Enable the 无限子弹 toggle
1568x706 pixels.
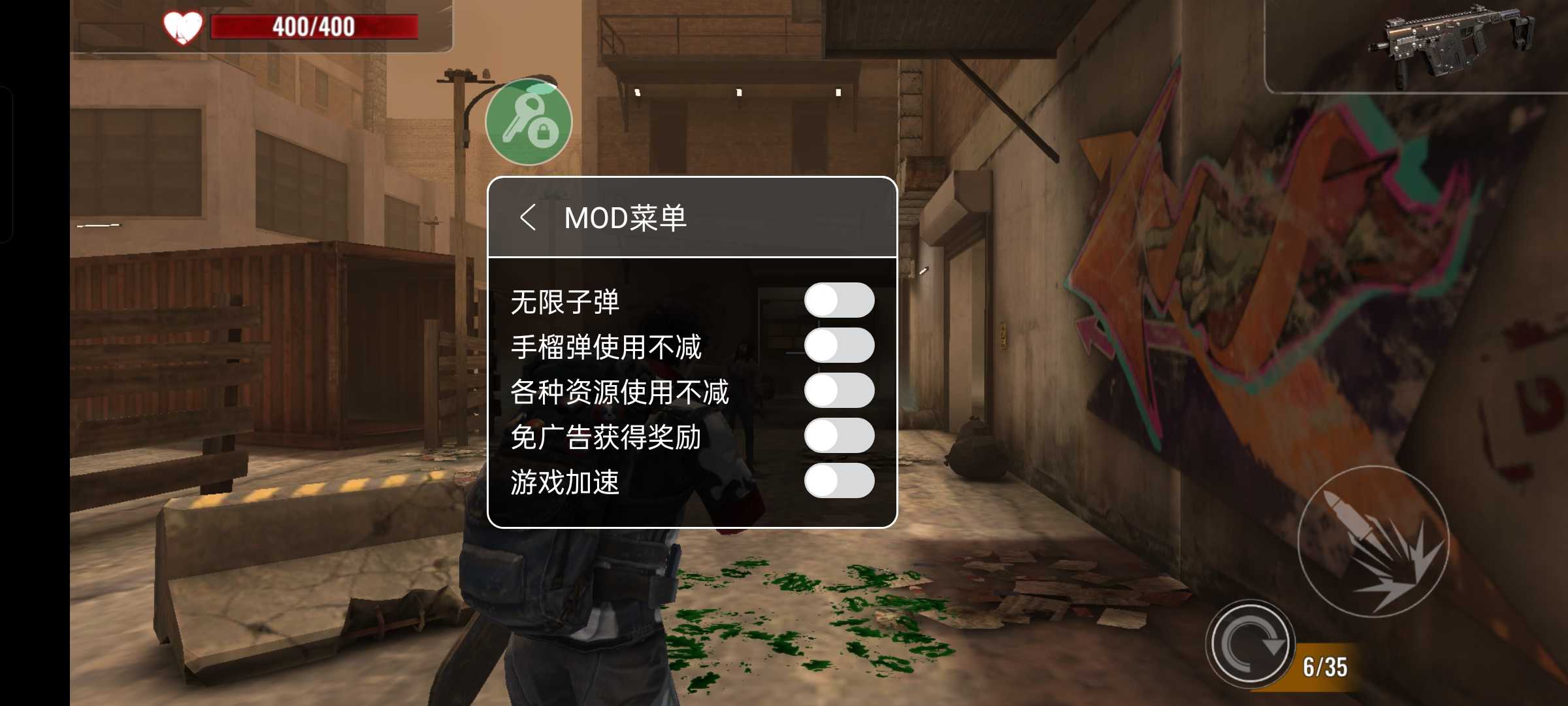pos(838,299)
